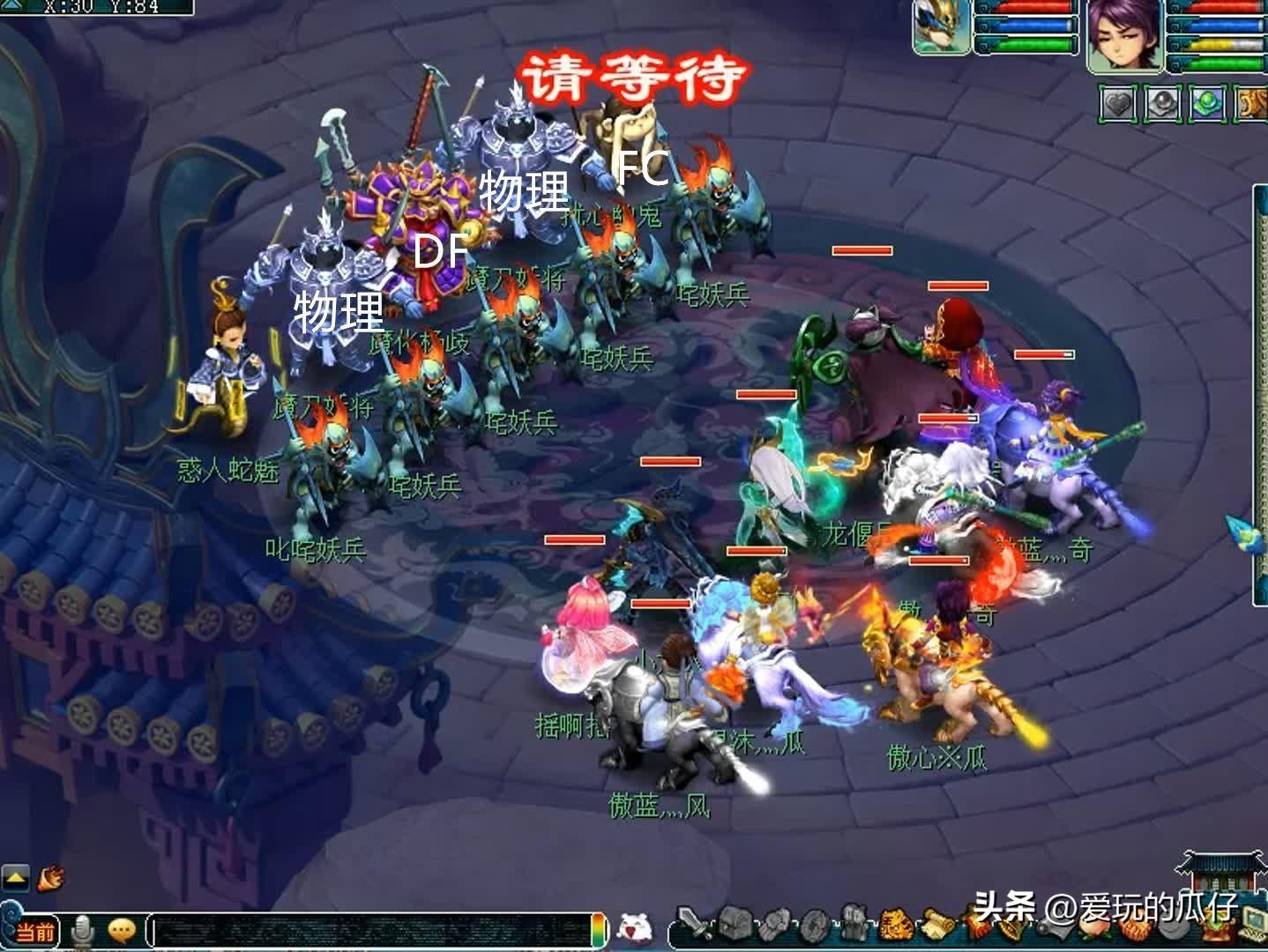Focus the chat text input box
The height and width of the screenshot is (952, 1268).
tap(370, 931)
